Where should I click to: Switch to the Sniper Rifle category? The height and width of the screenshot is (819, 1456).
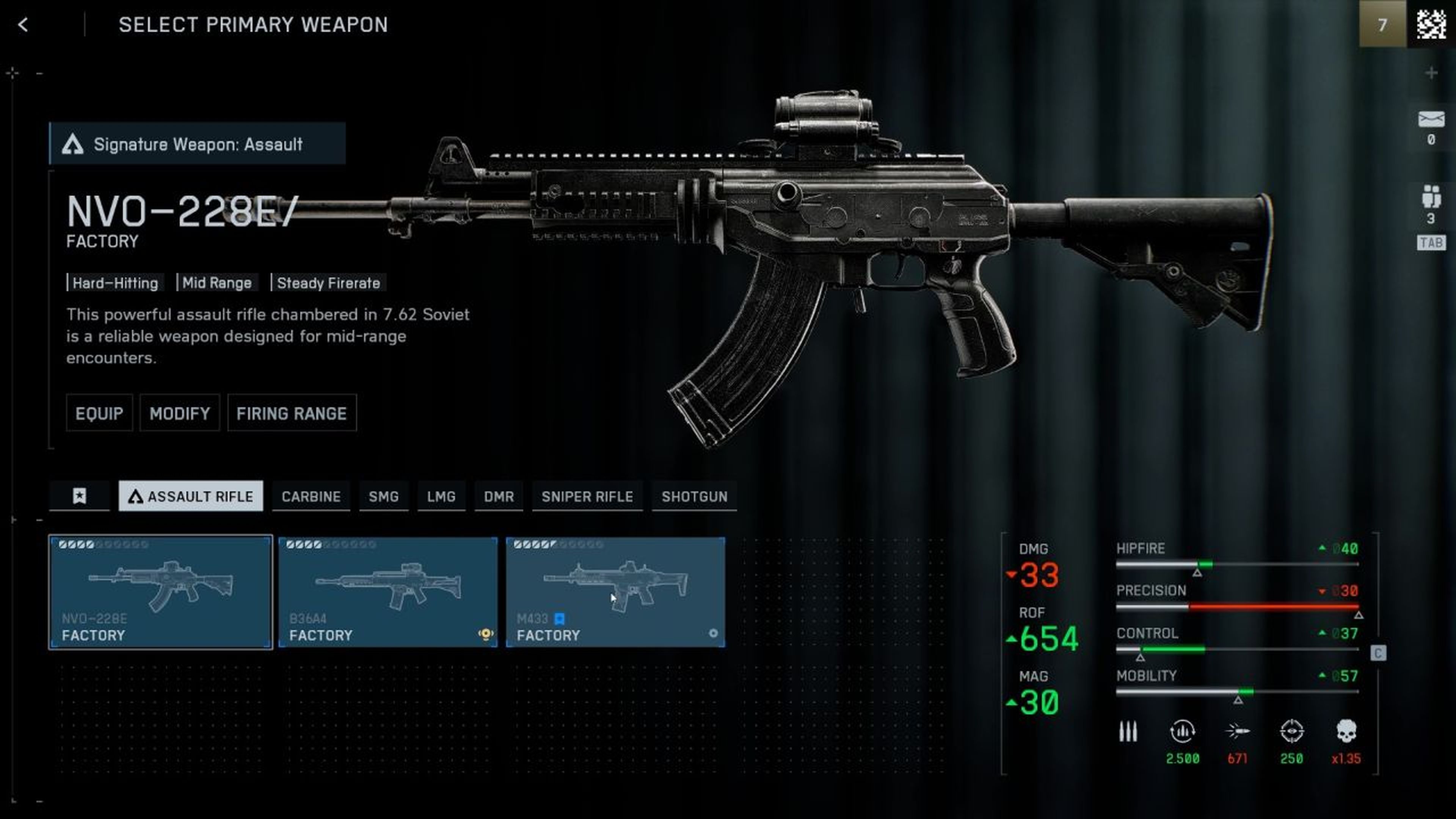587,496
